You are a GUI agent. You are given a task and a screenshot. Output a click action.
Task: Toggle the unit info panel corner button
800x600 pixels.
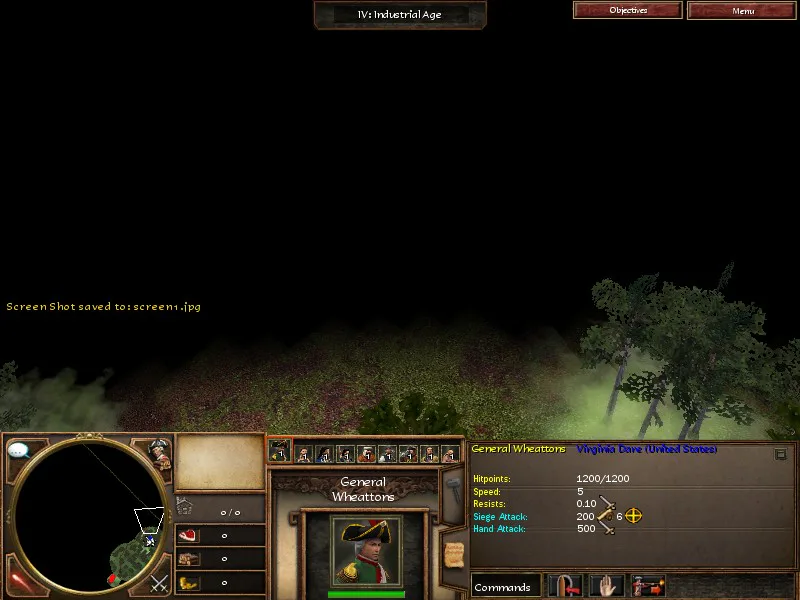(781, 454)
